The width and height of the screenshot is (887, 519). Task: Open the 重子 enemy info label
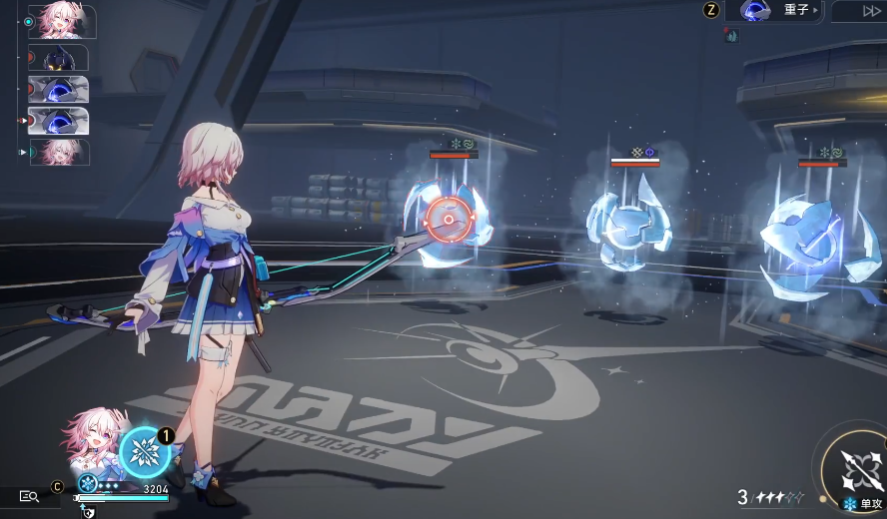coord(780,11)
